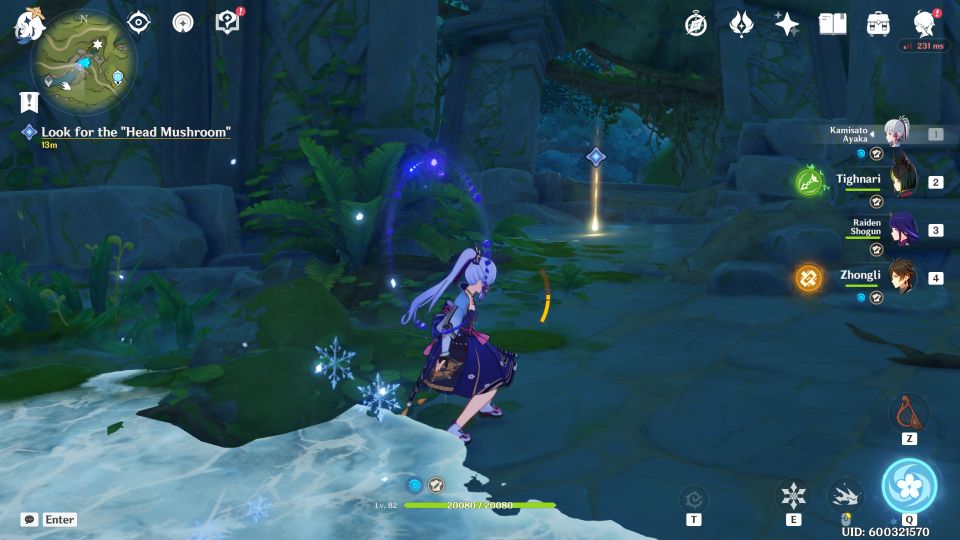Use the lyre gadget

pyautogui.click(x=909, y=411)
